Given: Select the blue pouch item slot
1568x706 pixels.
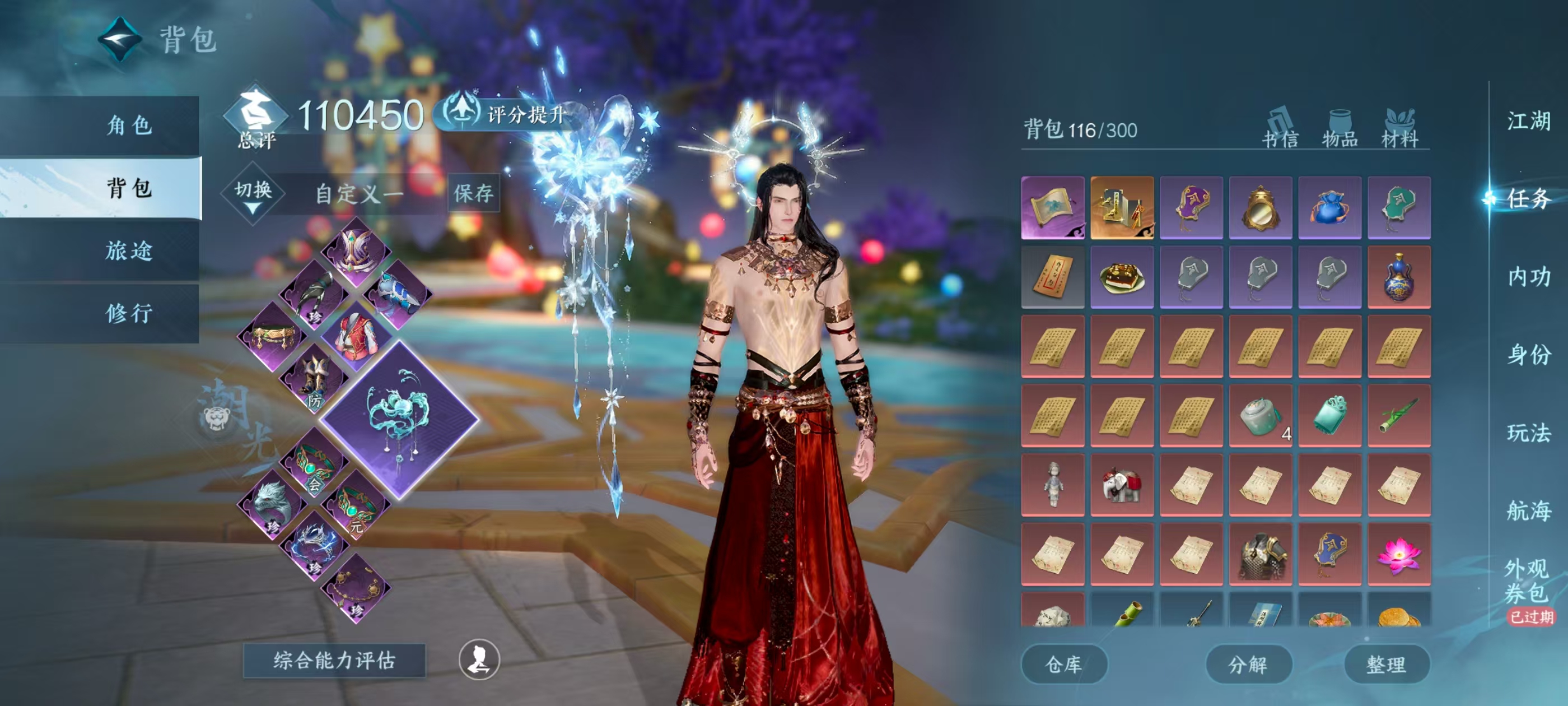Looking at the screenshot, I should (x=1329, y=208).
